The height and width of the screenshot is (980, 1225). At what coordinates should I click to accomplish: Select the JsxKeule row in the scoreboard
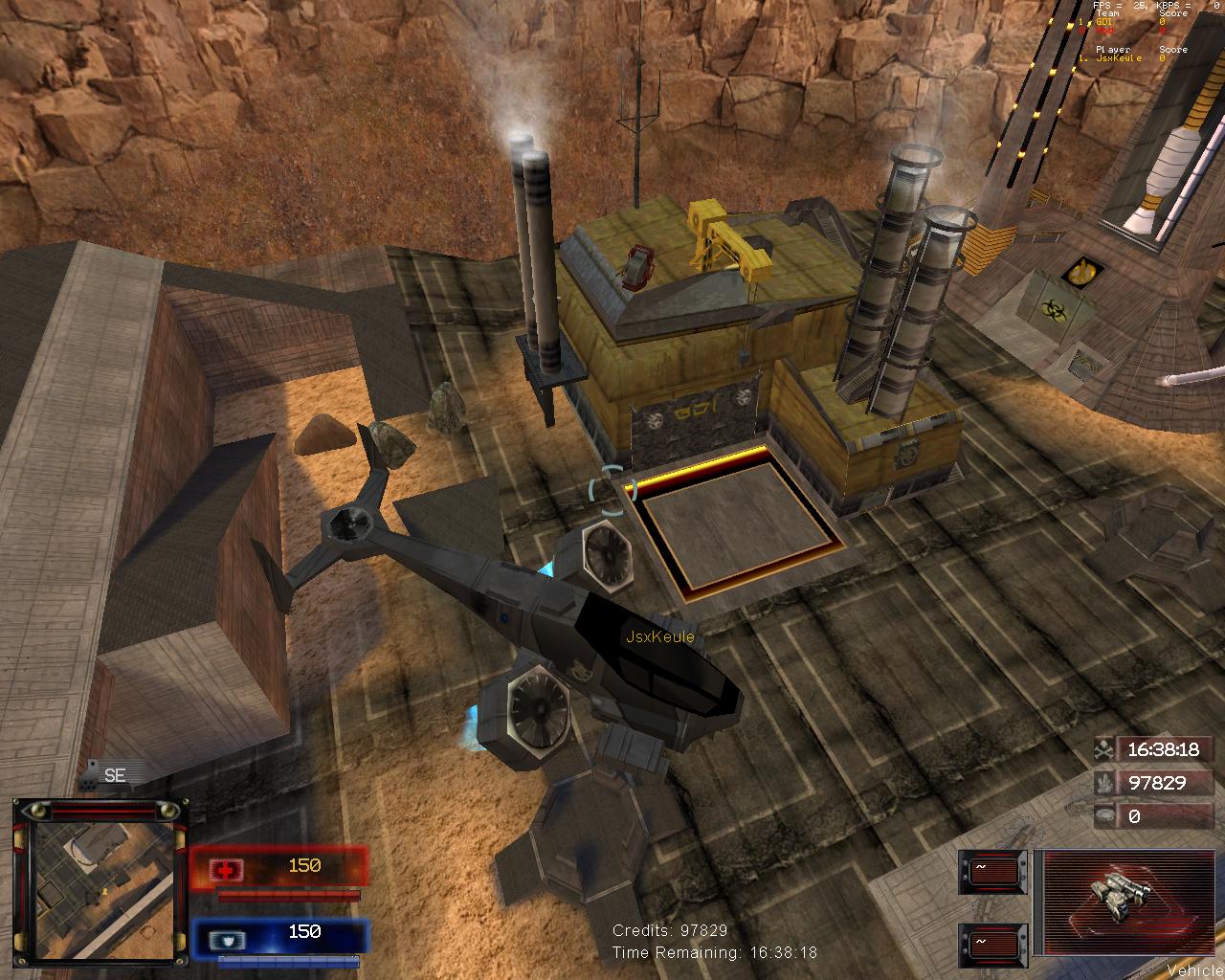pyautogui.click(x=1120, y=58)
